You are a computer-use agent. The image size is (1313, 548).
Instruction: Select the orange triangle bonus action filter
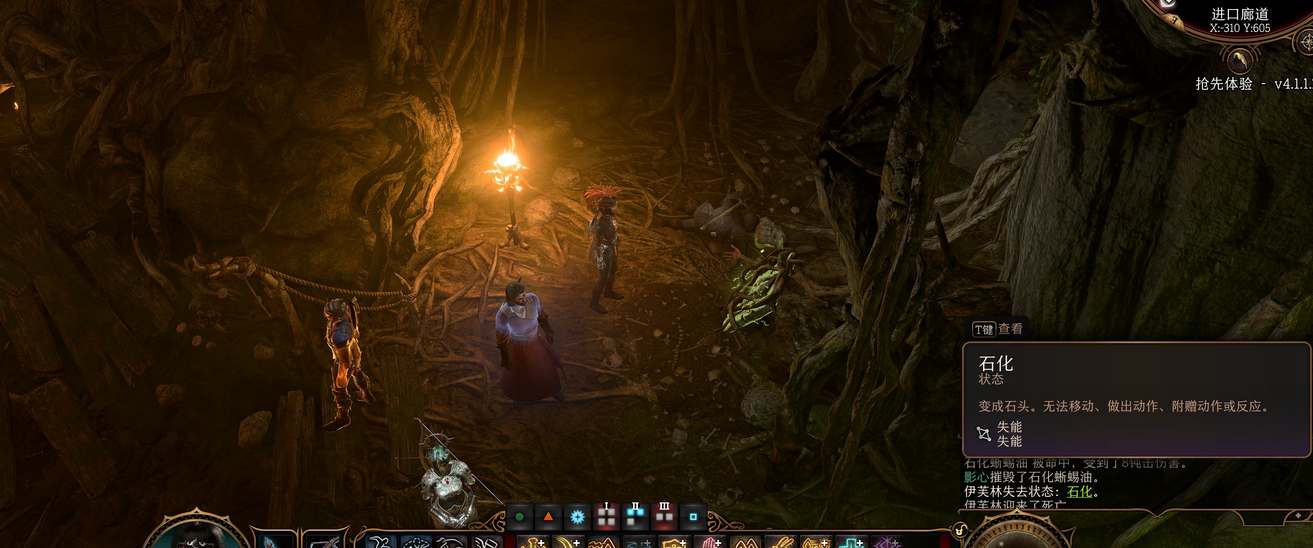(548, 518)
